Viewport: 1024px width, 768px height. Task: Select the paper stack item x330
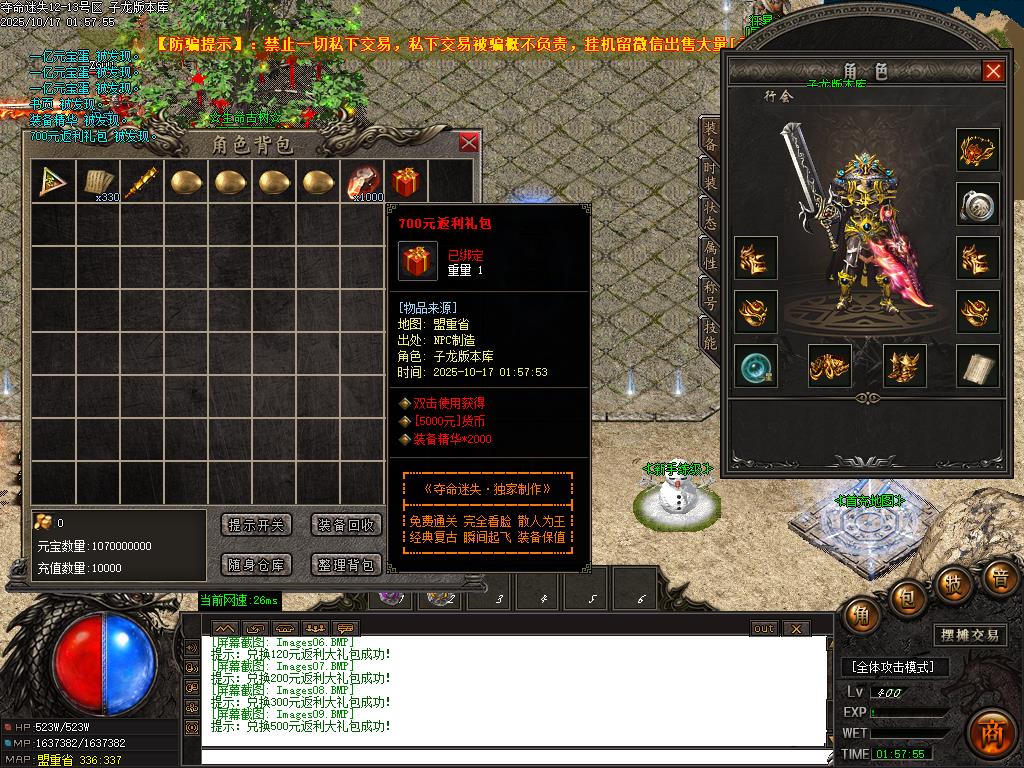[98, 182]
